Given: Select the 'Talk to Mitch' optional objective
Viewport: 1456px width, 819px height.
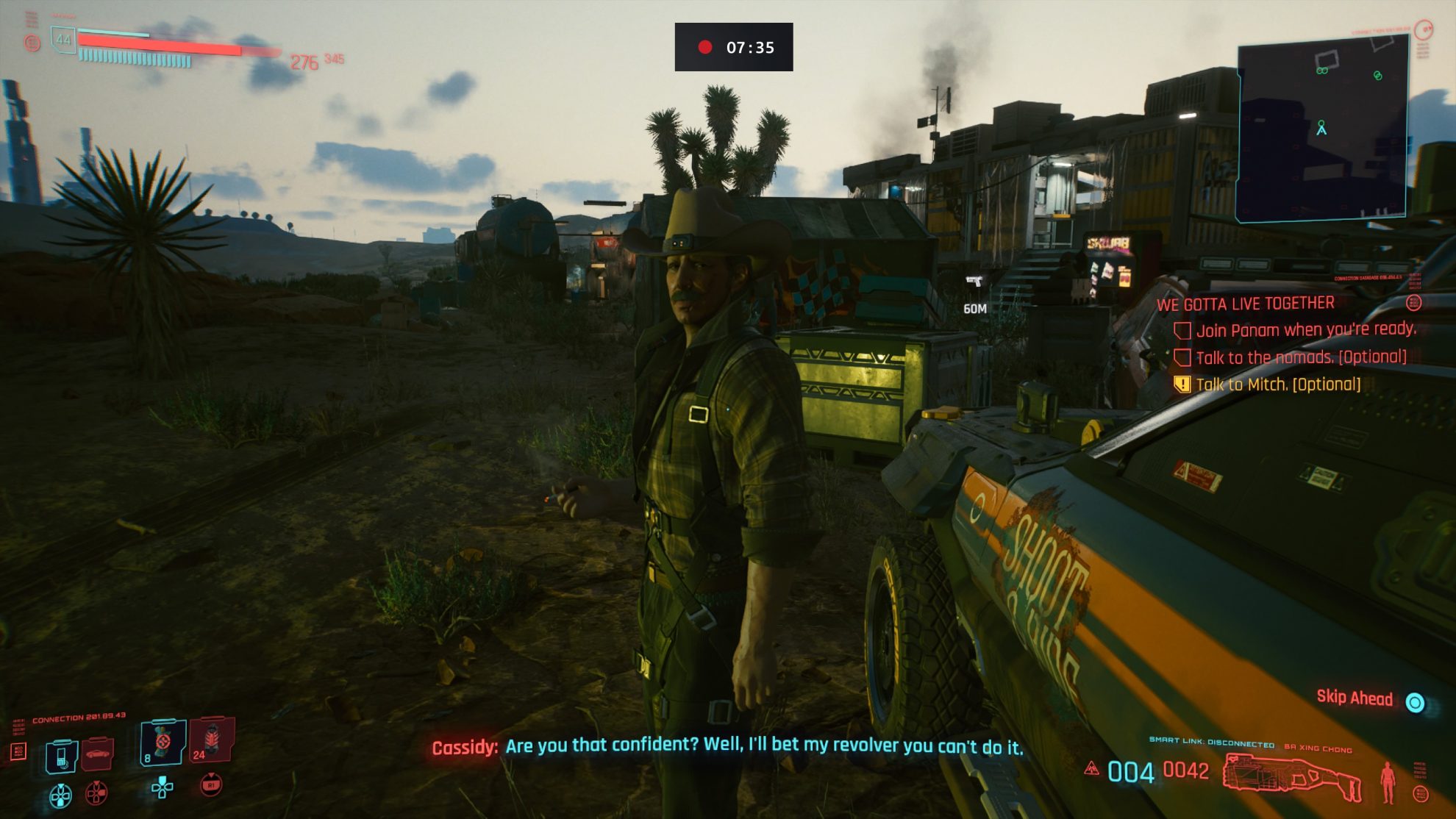Looking at the screenshot, I should click(x=1277, y=385).
